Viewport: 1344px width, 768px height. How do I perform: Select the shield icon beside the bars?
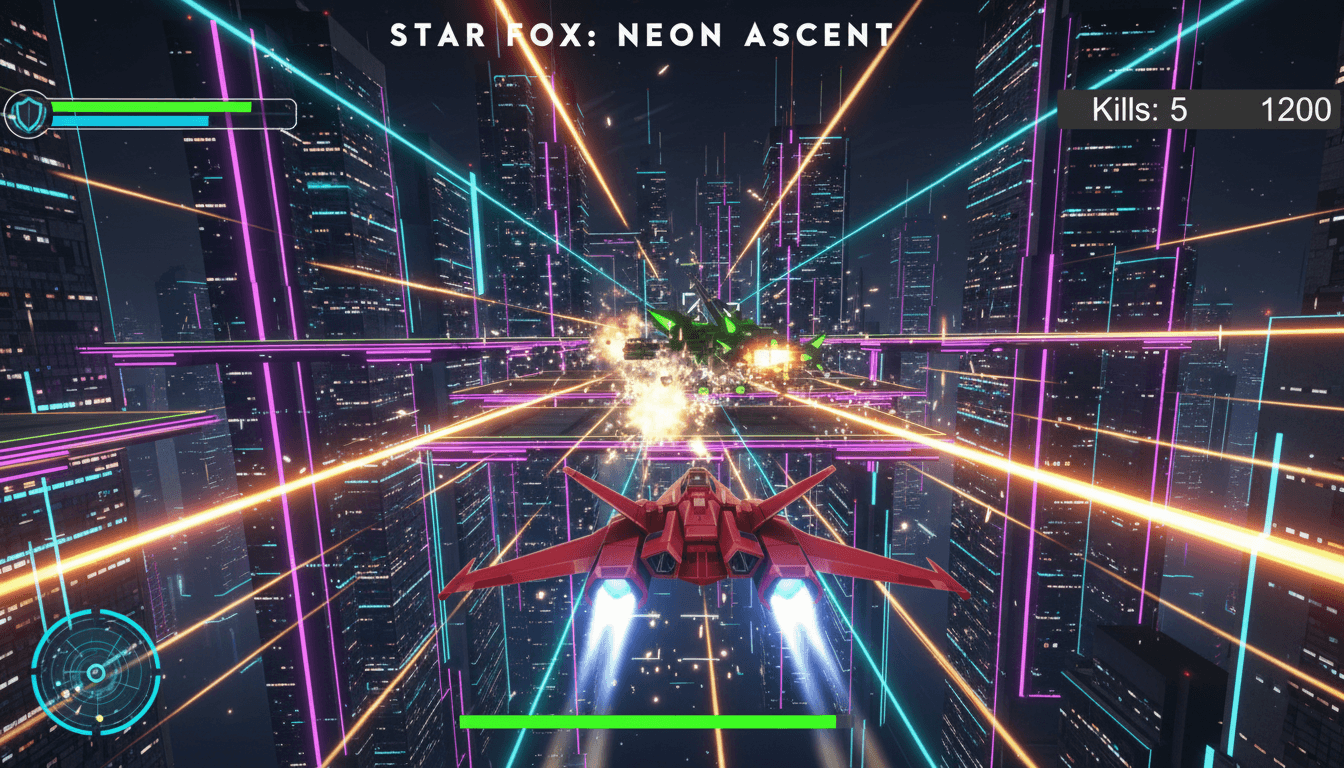click(27, 114)
